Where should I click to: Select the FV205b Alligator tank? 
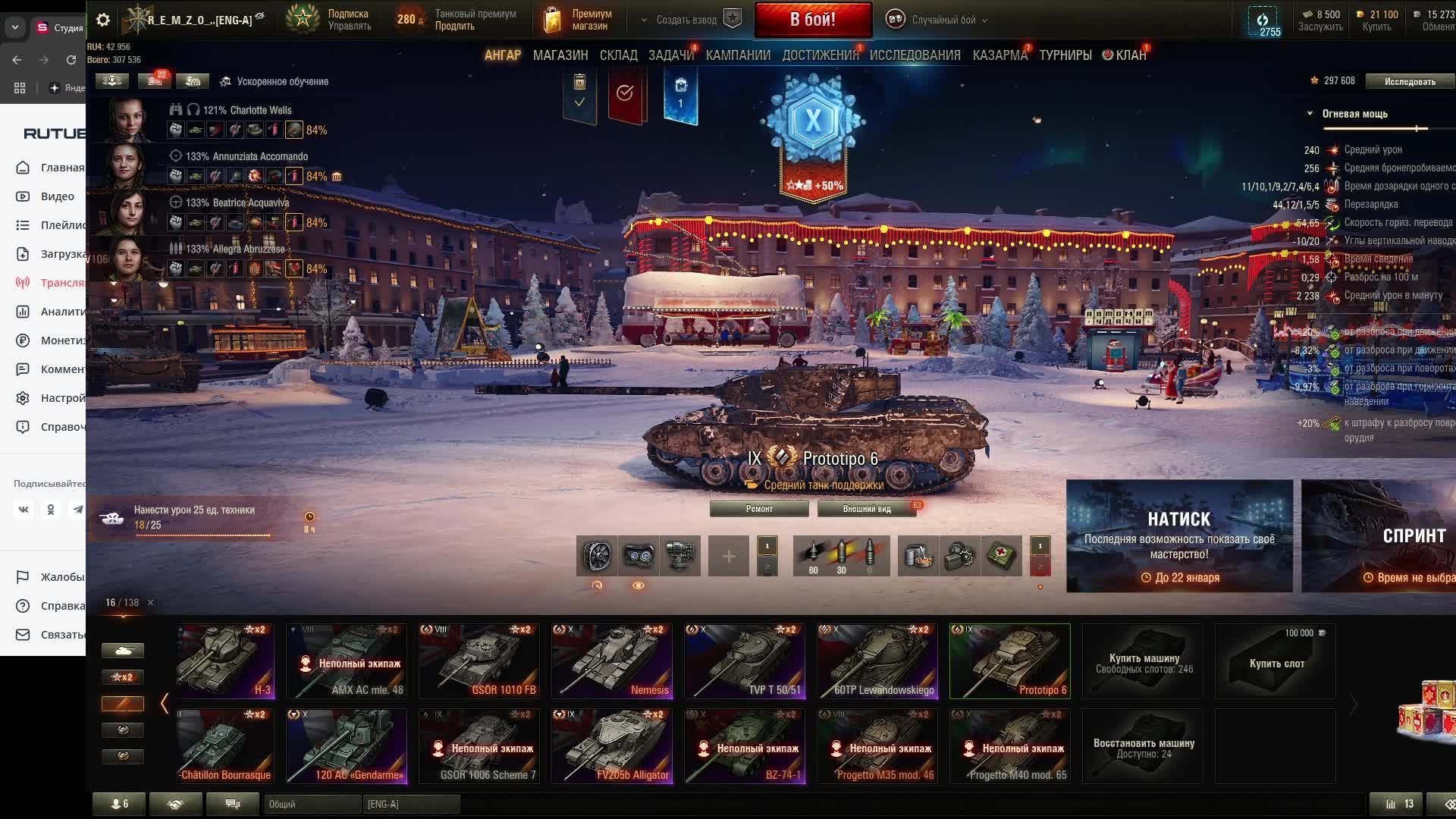611,746
